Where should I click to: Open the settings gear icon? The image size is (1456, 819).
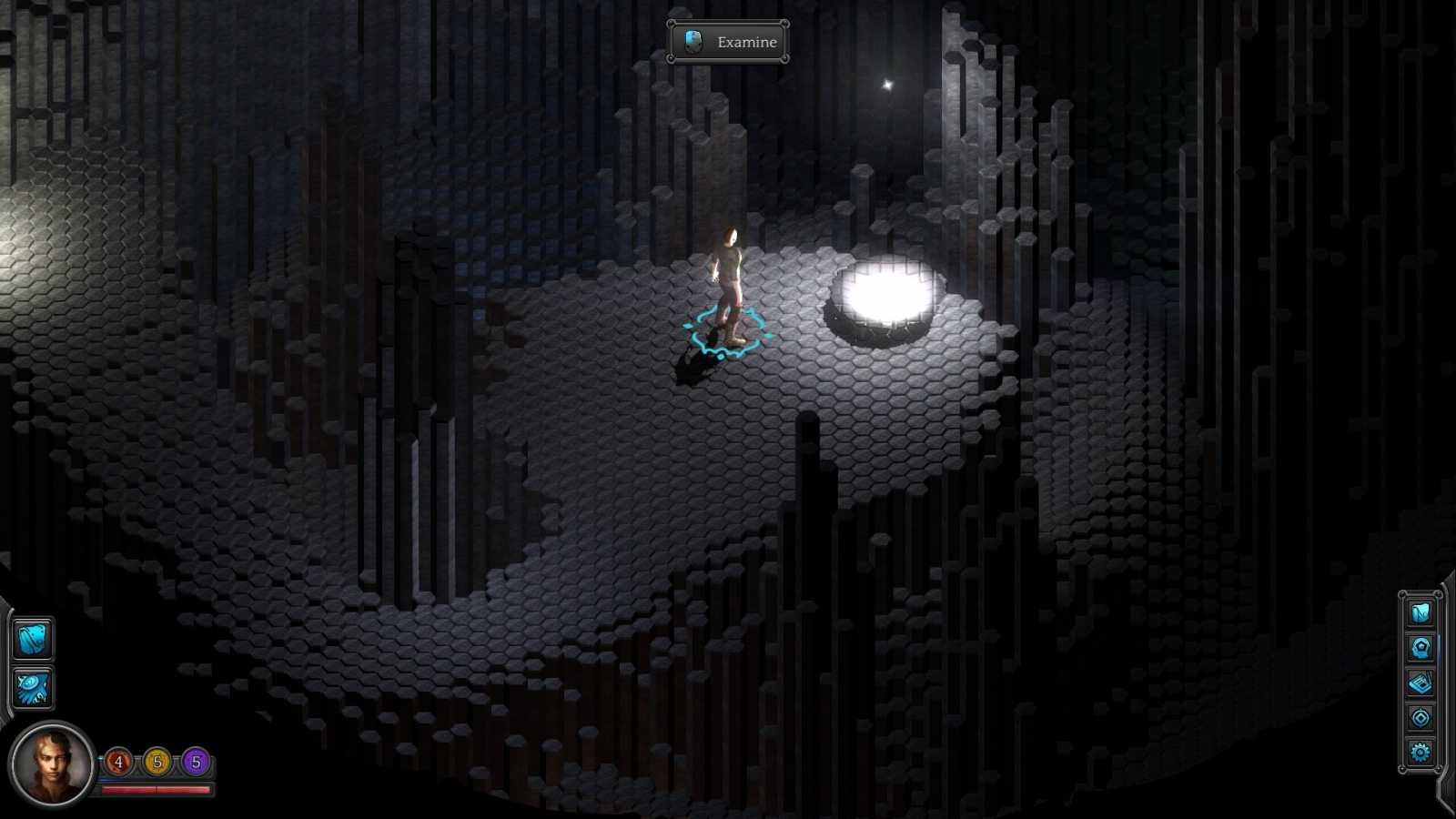(1420, 753)
